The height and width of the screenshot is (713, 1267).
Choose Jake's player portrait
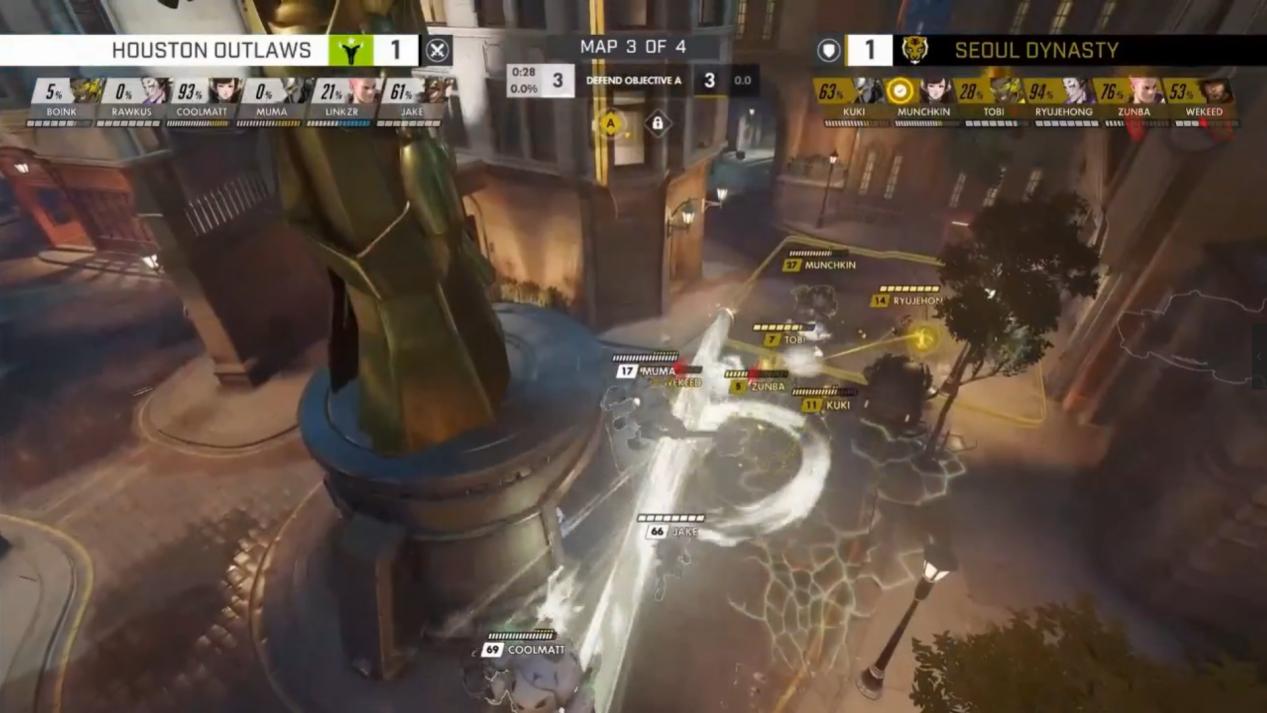(434, 91)
